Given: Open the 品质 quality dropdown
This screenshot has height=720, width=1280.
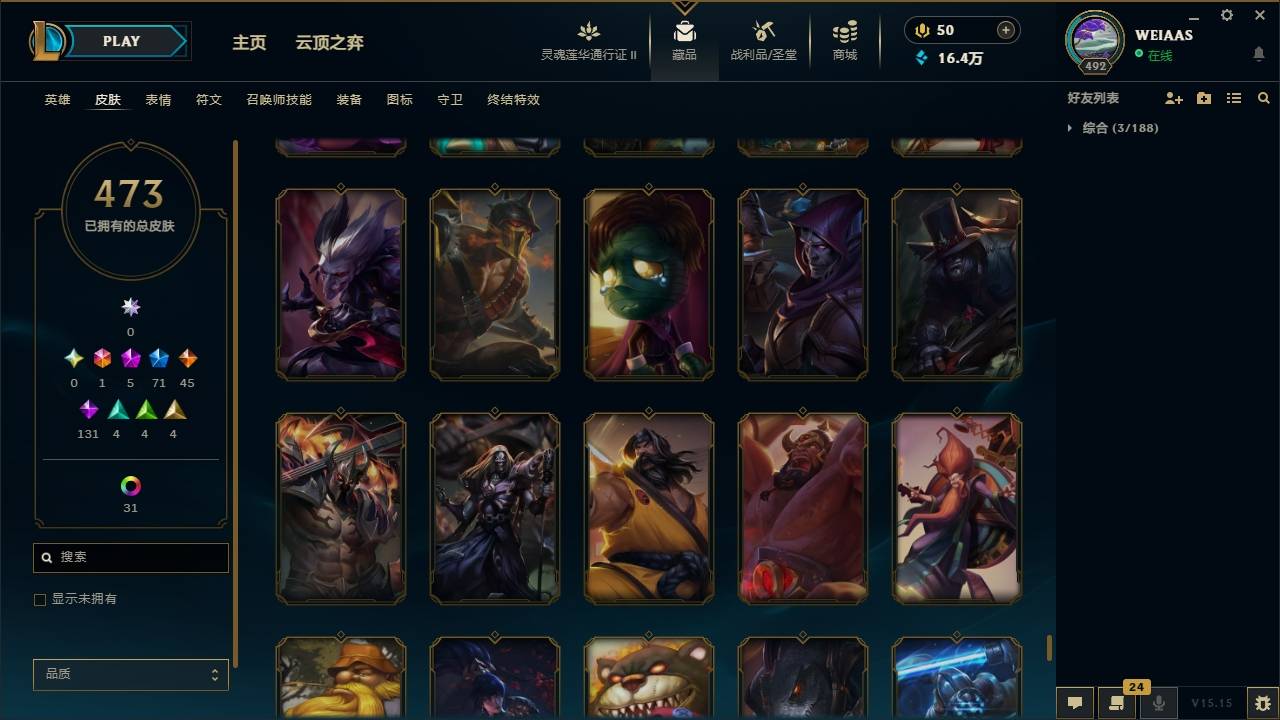Looking at the screenshot, I should point(130,674).
